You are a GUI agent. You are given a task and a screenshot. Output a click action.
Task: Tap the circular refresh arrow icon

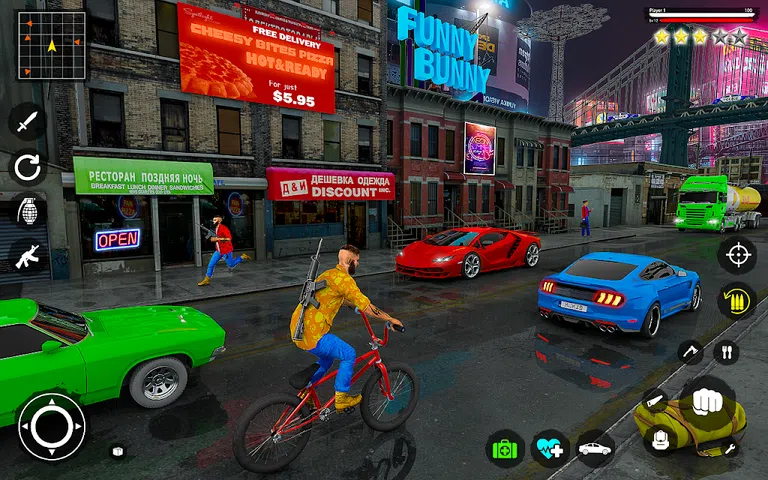pyautogui.click(x=27, y=166)
